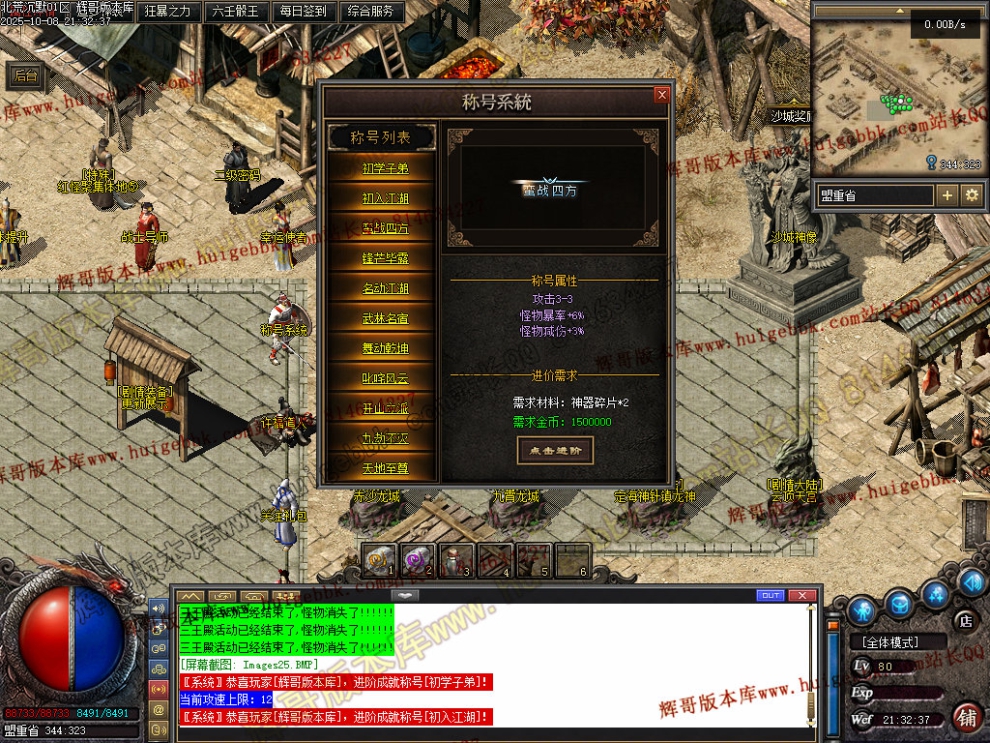Choose the 舞动乾坤 title
Viewport: 990px width, 743px height.
click(x=385, y=348)
